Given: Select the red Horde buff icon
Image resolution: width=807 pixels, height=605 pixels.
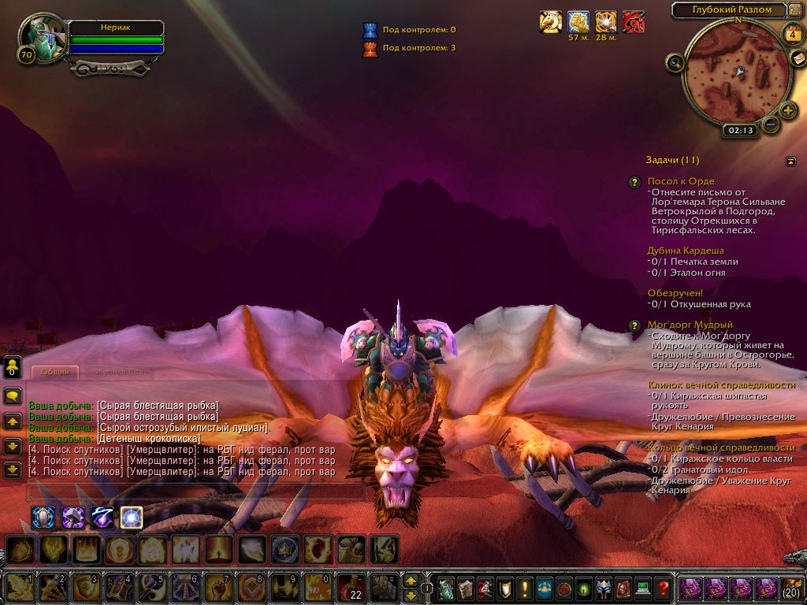Looking at the screenshot, I should [633, 22].
